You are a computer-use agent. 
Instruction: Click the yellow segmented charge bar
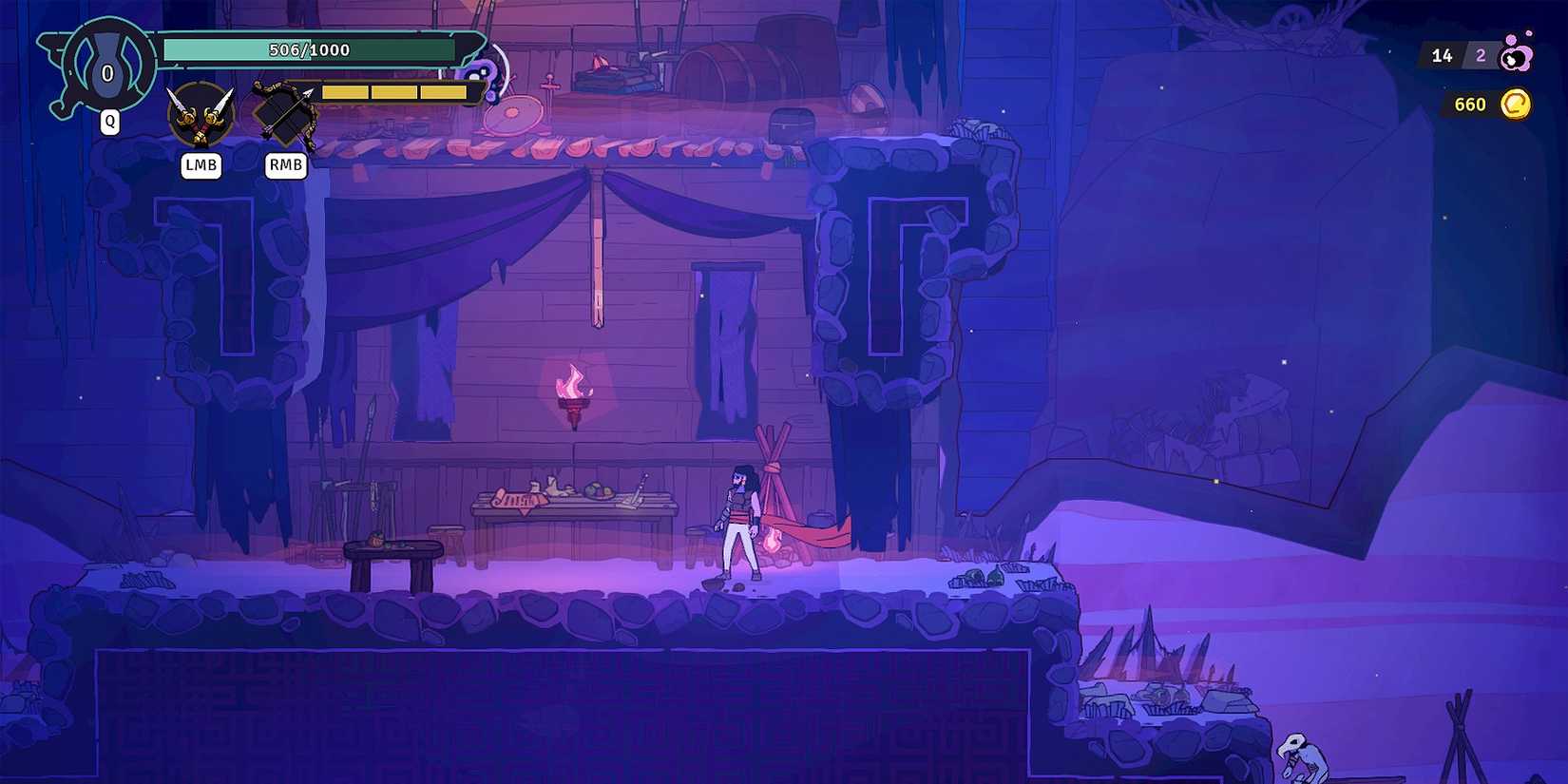coord(394,92)
